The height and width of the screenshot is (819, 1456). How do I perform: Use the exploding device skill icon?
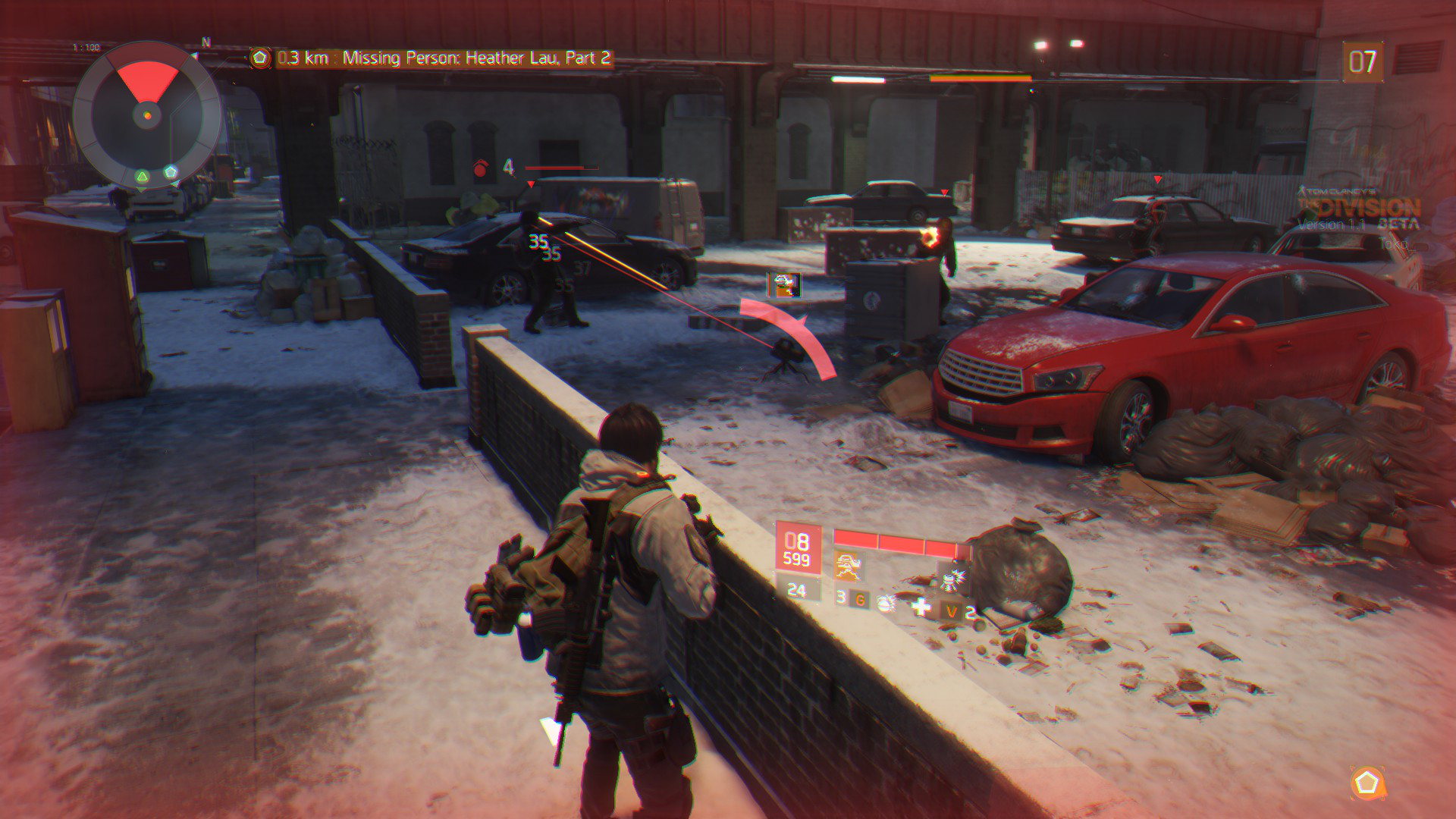[951, 579]
